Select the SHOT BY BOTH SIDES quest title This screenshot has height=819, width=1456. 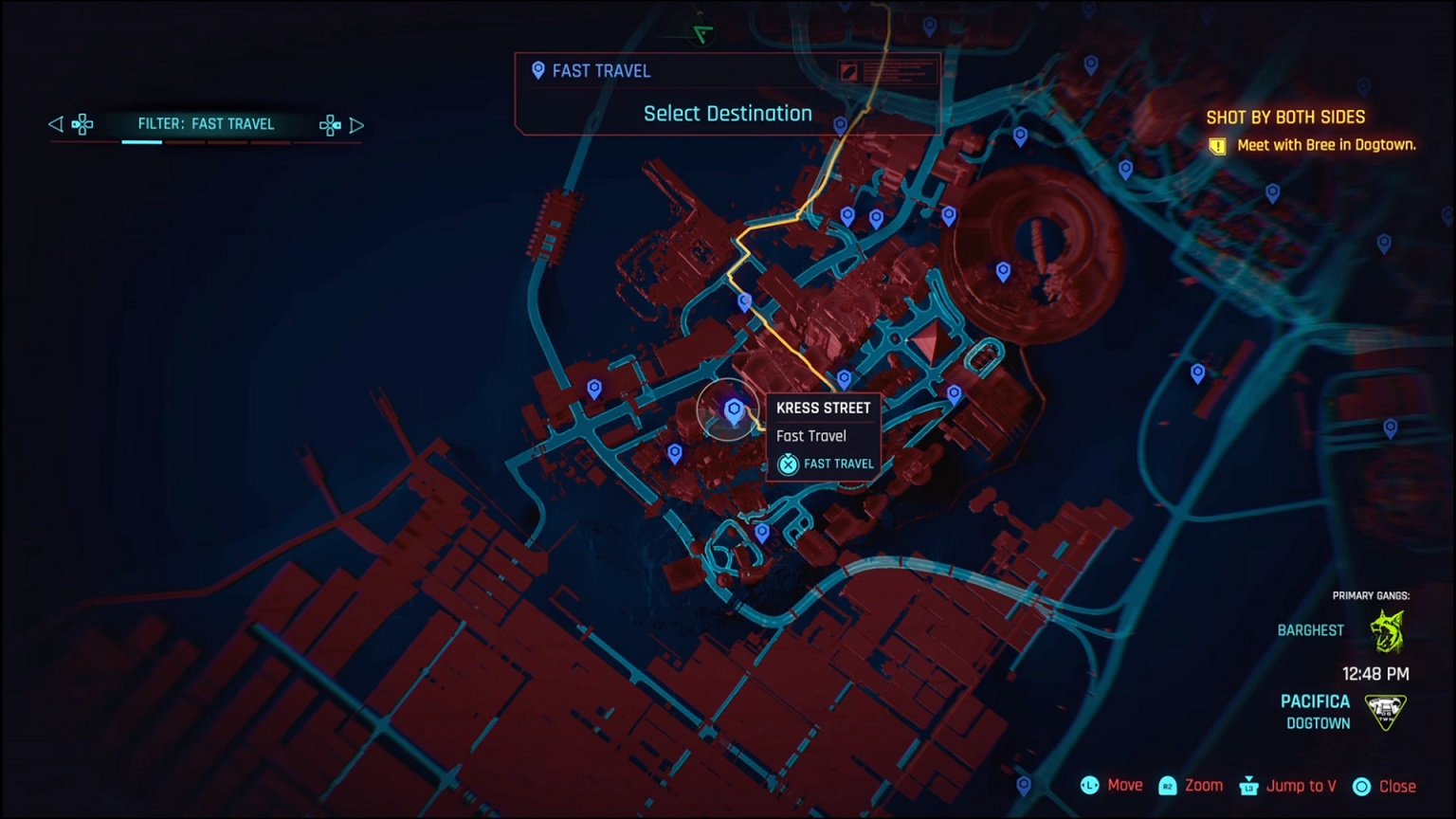[1287, 117]
